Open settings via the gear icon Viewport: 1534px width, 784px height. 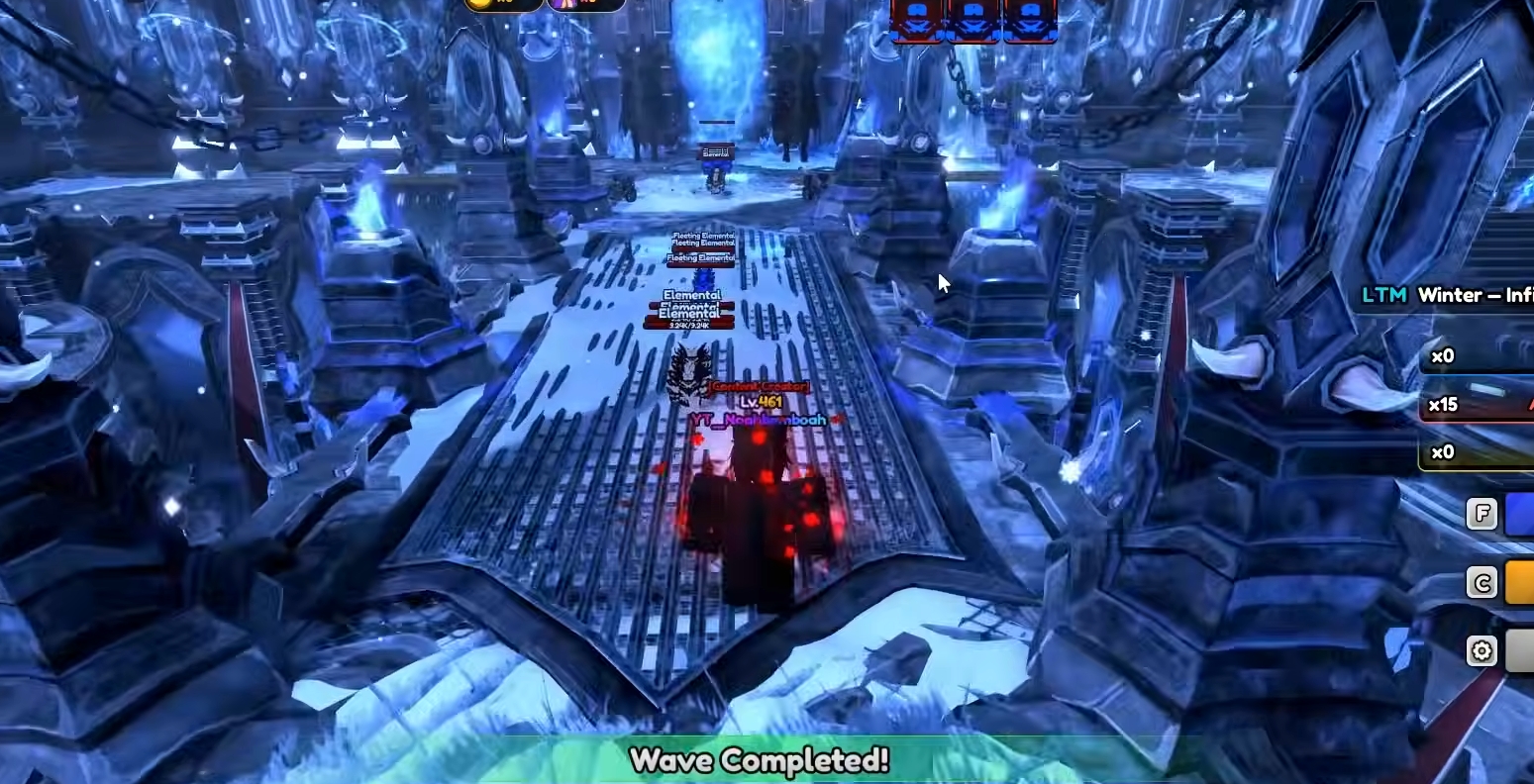tap(1481, 650)
